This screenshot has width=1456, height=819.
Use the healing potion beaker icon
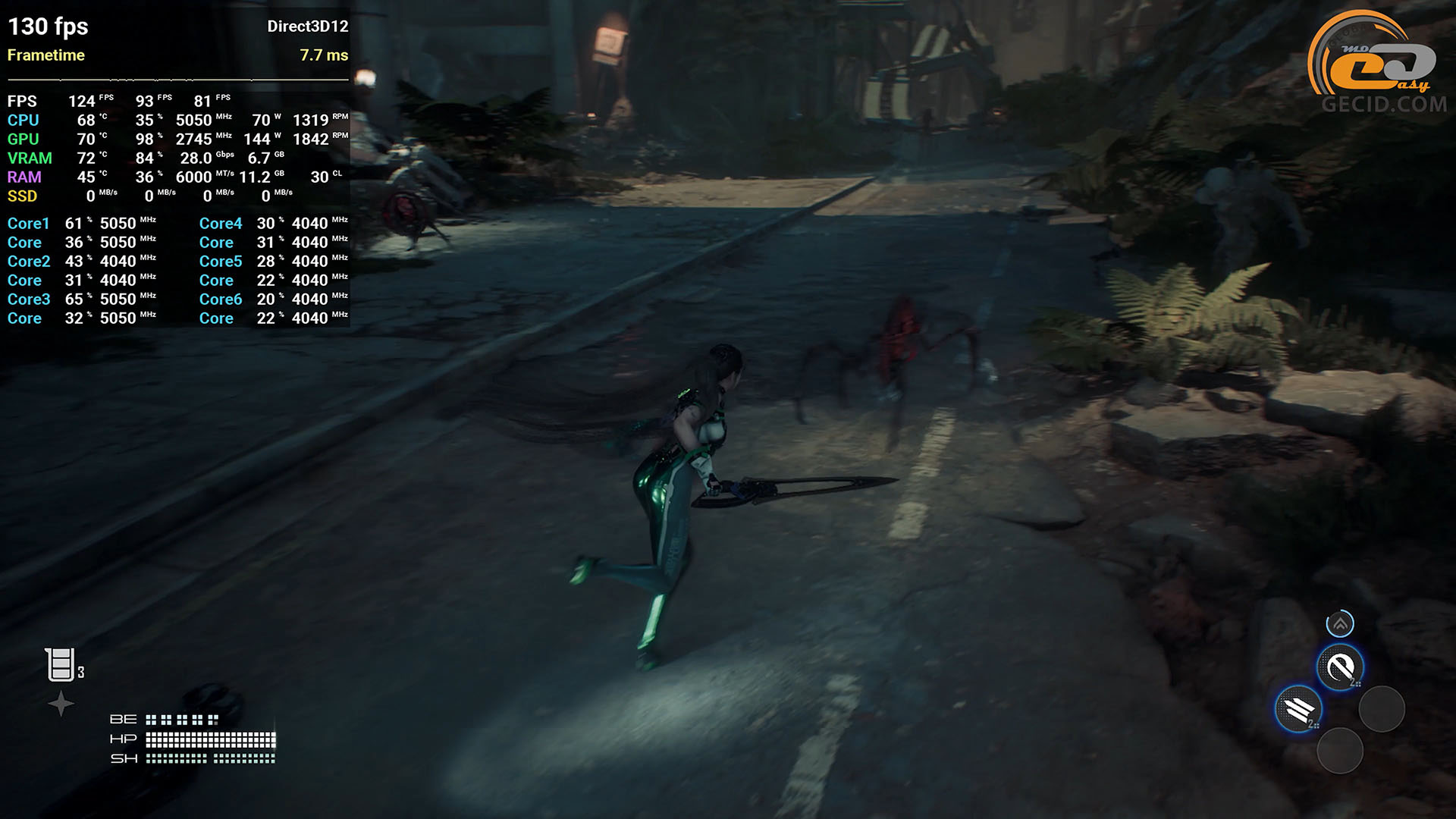click(x=60, y=665)
